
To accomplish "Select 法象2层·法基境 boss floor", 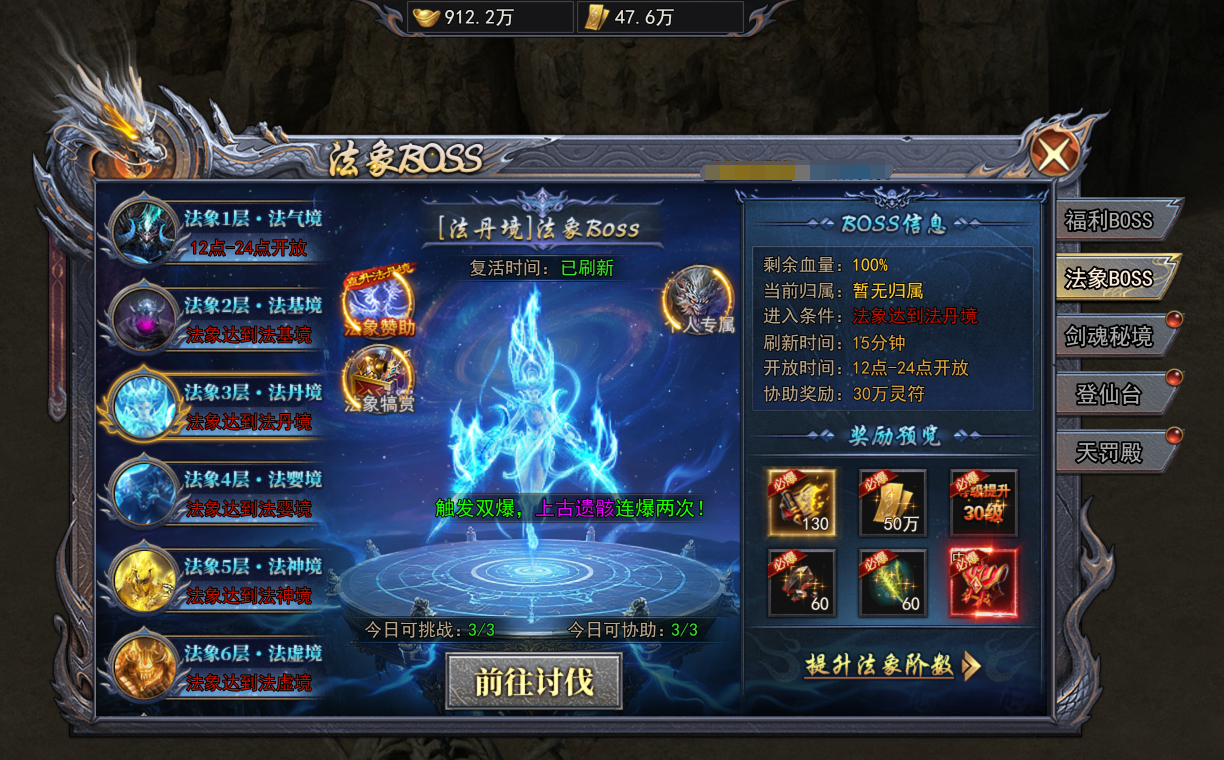I will pyautogui.click(x=220, y=319).
